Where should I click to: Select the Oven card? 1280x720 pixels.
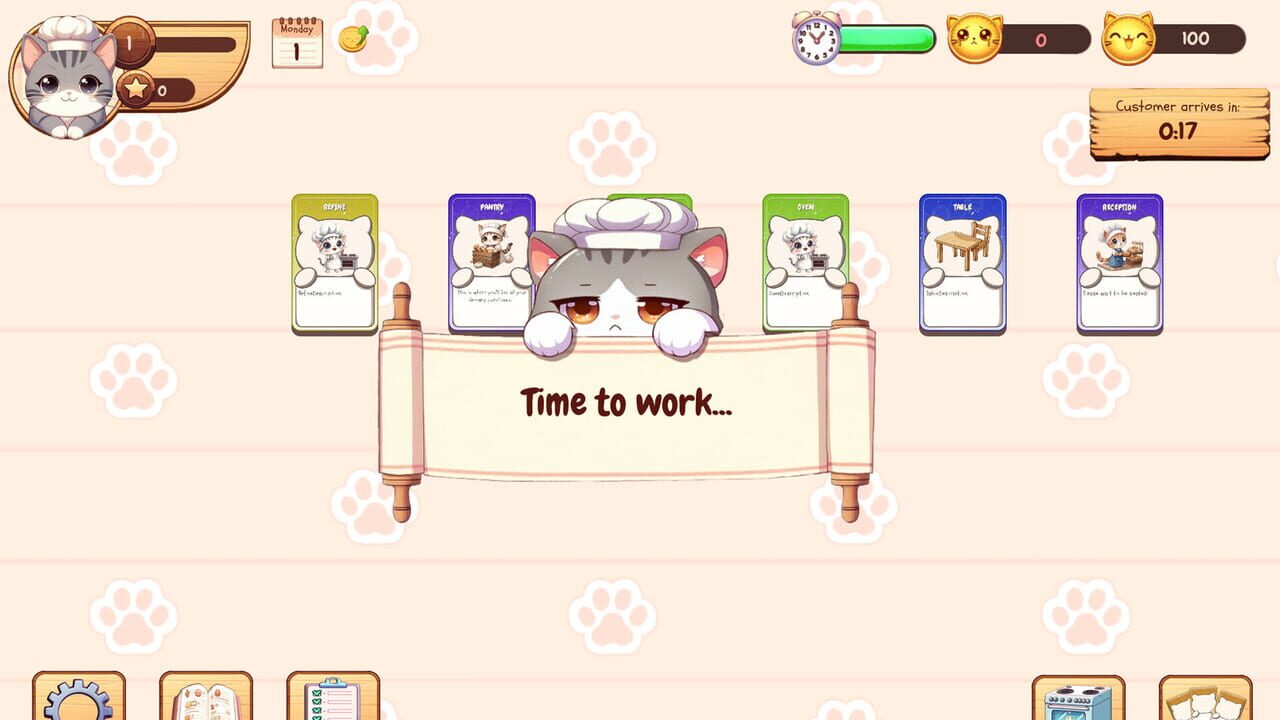805,262
